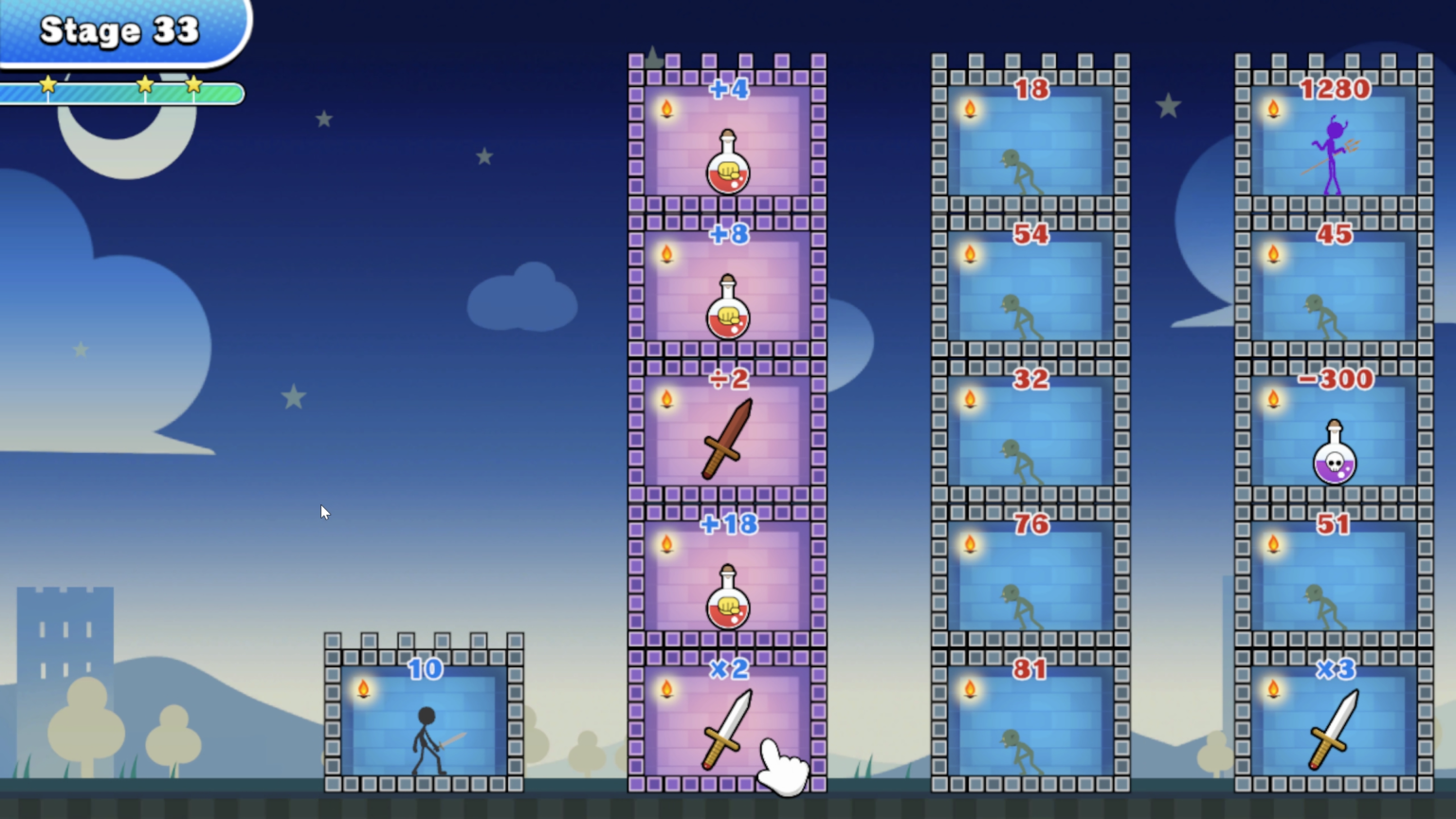
Task: Click the +4 health potion
Action: pyautogui.click(x=726, y=169)
